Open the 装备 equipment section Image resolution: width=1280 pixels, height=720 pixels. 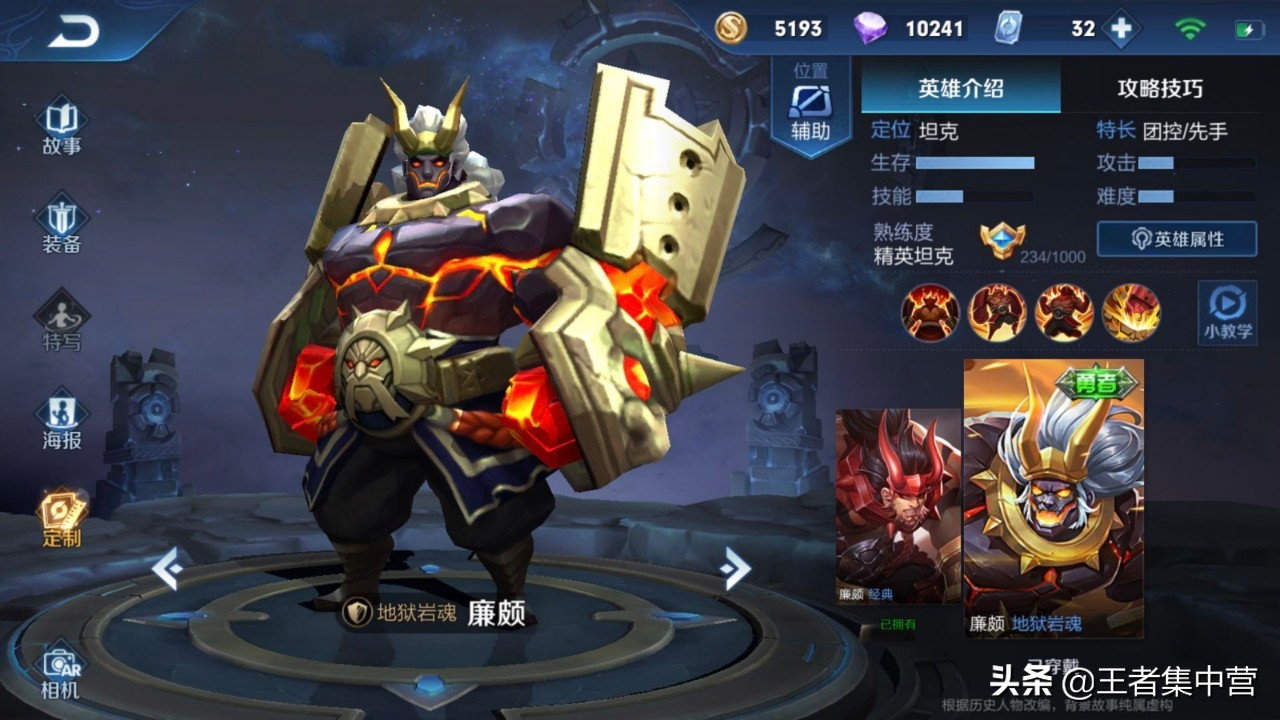click(x=62, y=228)
